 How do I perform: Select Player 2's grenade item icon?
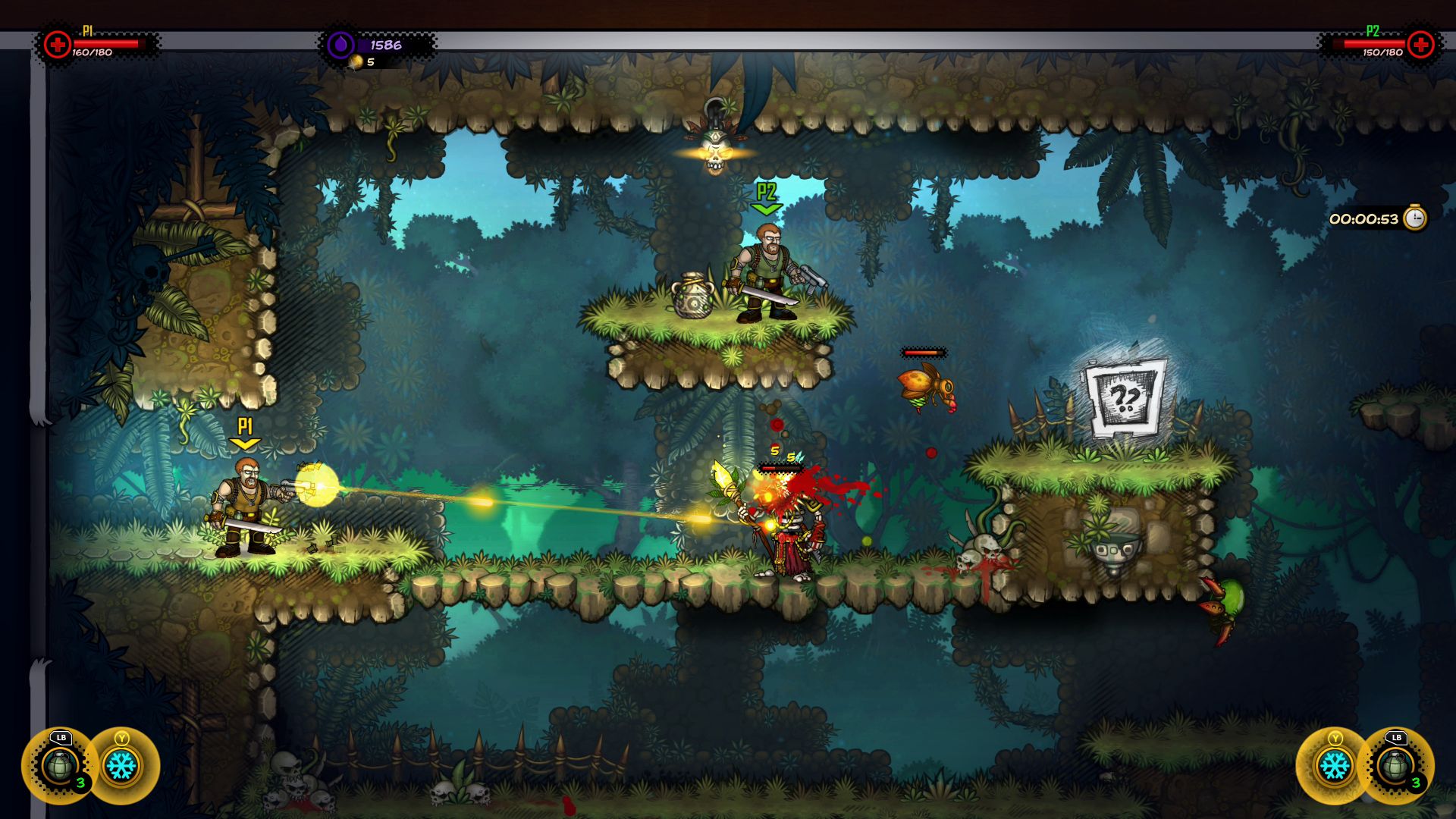(1395, 767)
